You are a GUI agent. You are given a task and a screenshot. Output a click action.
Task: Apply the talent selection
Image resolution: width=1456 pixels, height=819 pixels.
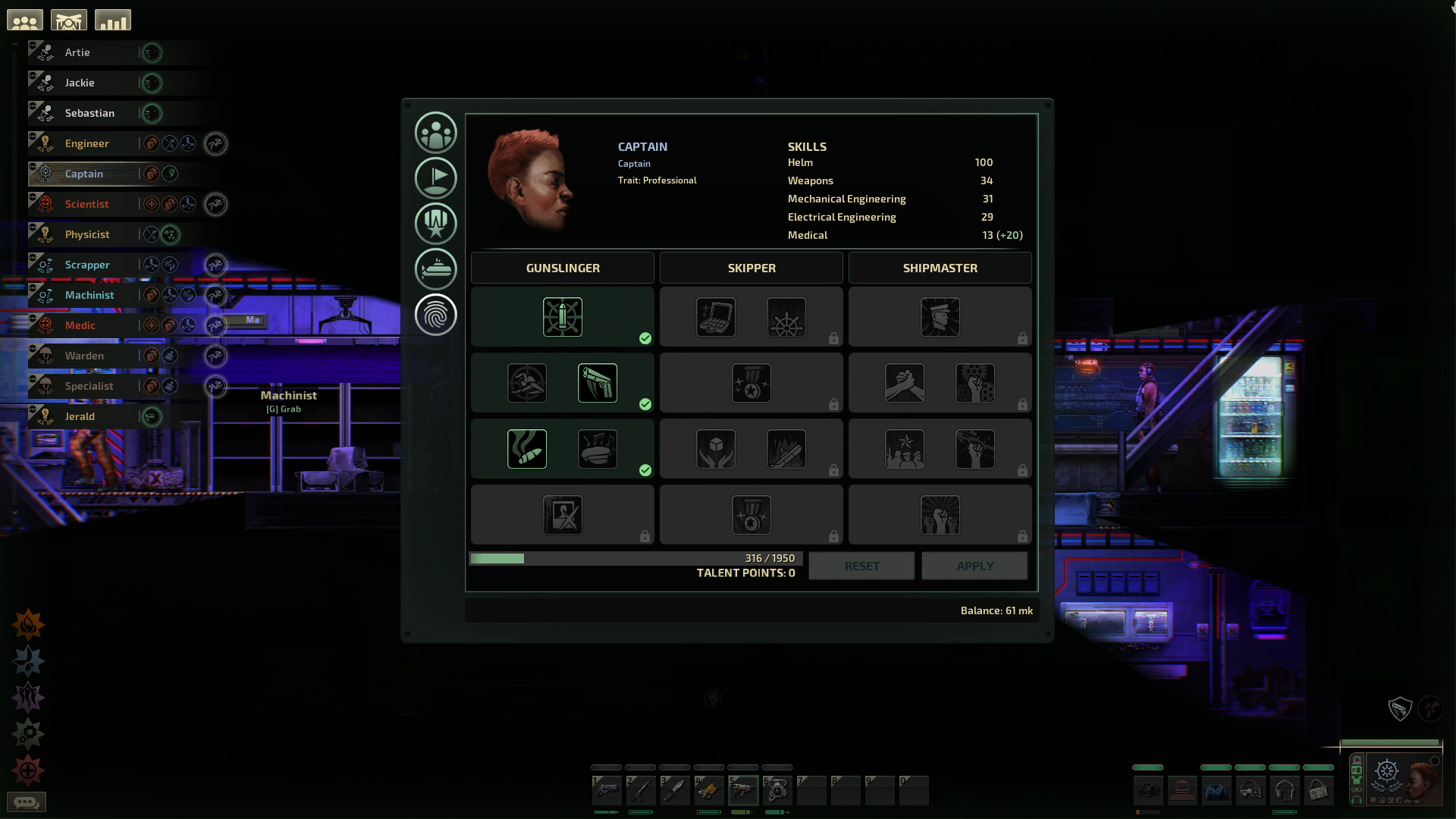(x=974, y=566)
